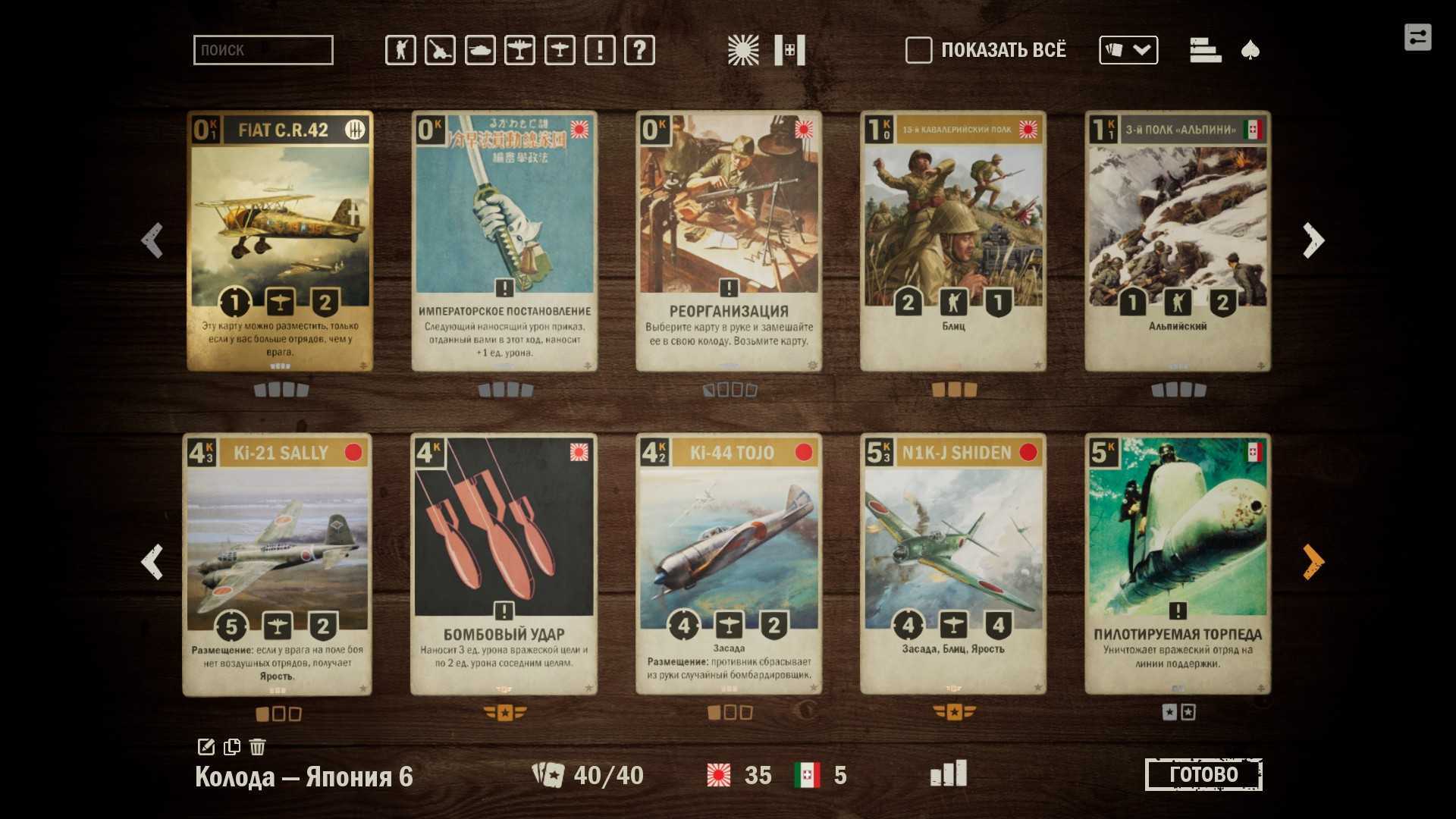The height and width of the screenshot is (819, 1456).
Task: Click the spade suit icon
Action: [1250, 50]
